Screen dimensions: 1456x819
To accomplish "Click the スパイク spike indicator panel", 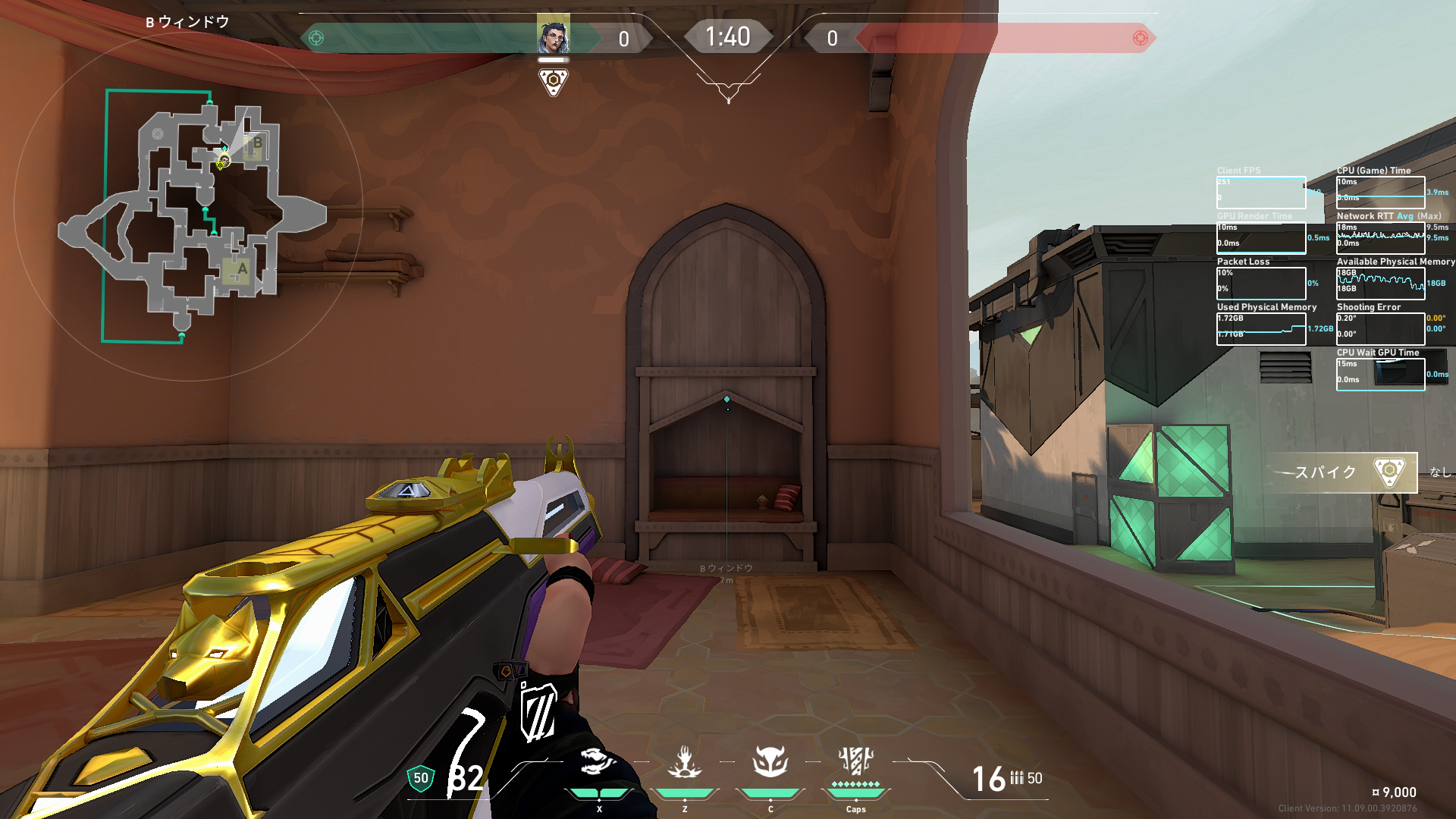I will (1341, 472).
